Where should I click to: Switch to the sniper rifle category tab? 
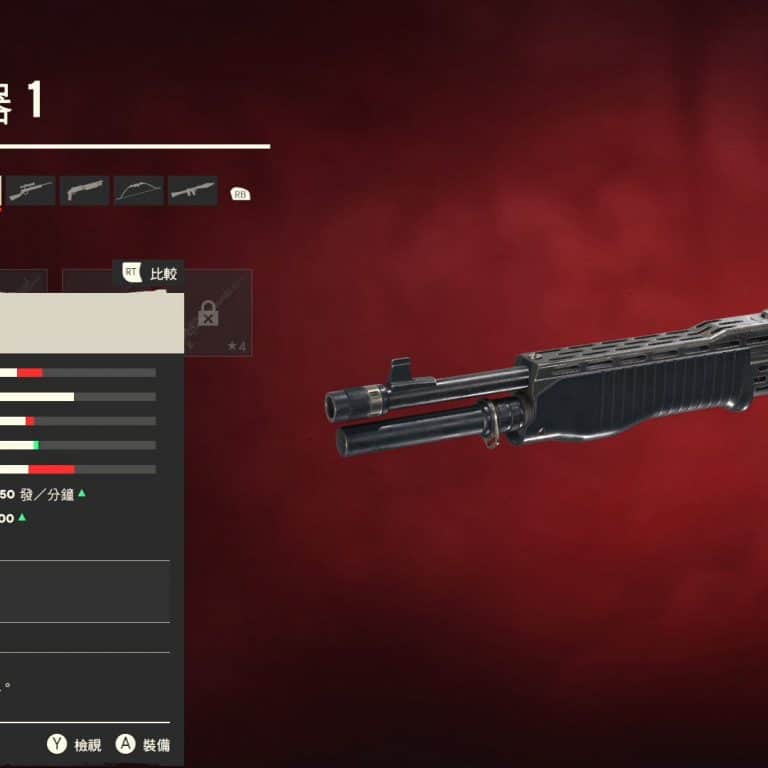[x=31, y=191]
